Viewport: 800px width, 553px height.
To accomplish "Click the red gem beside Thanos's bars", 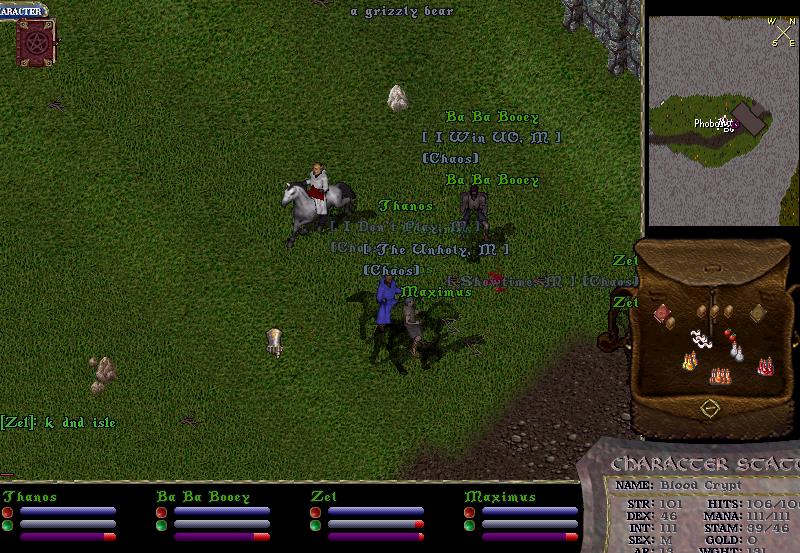I will pos(7,512).
